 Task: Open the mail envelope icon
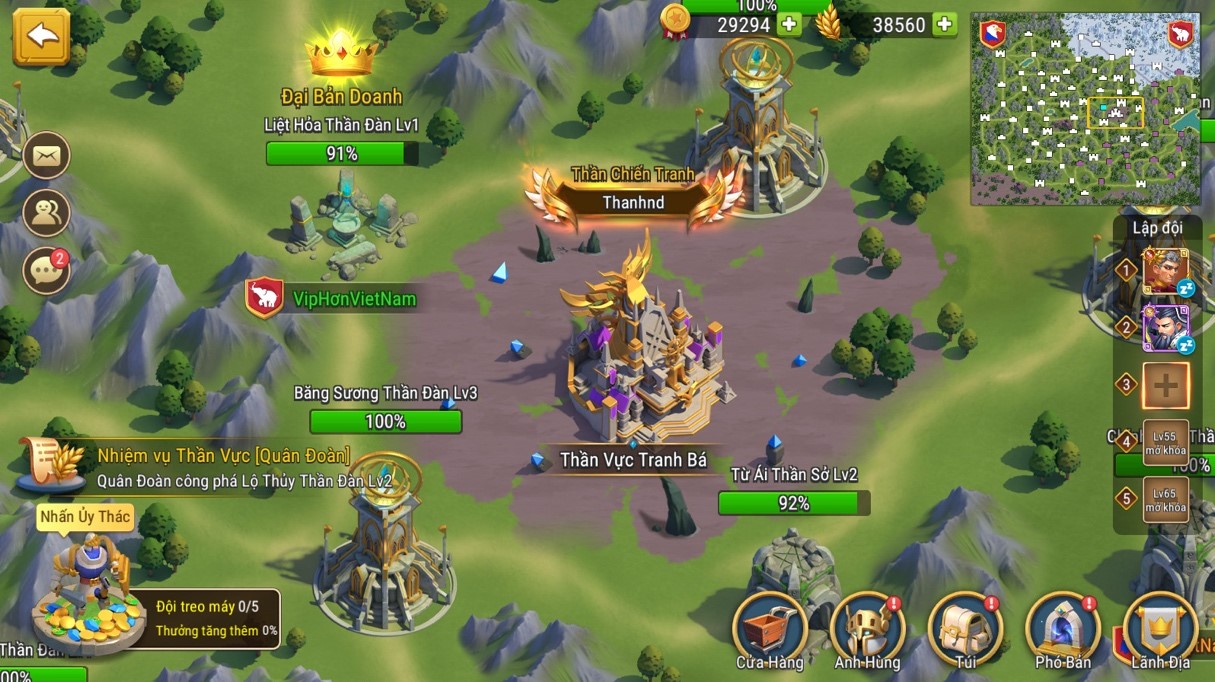point(46,156)
